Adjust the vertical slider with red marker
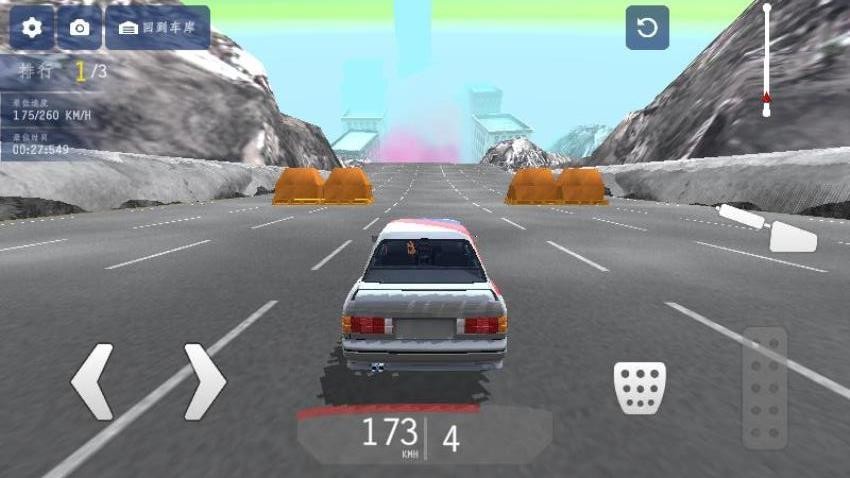 point(767,96)
